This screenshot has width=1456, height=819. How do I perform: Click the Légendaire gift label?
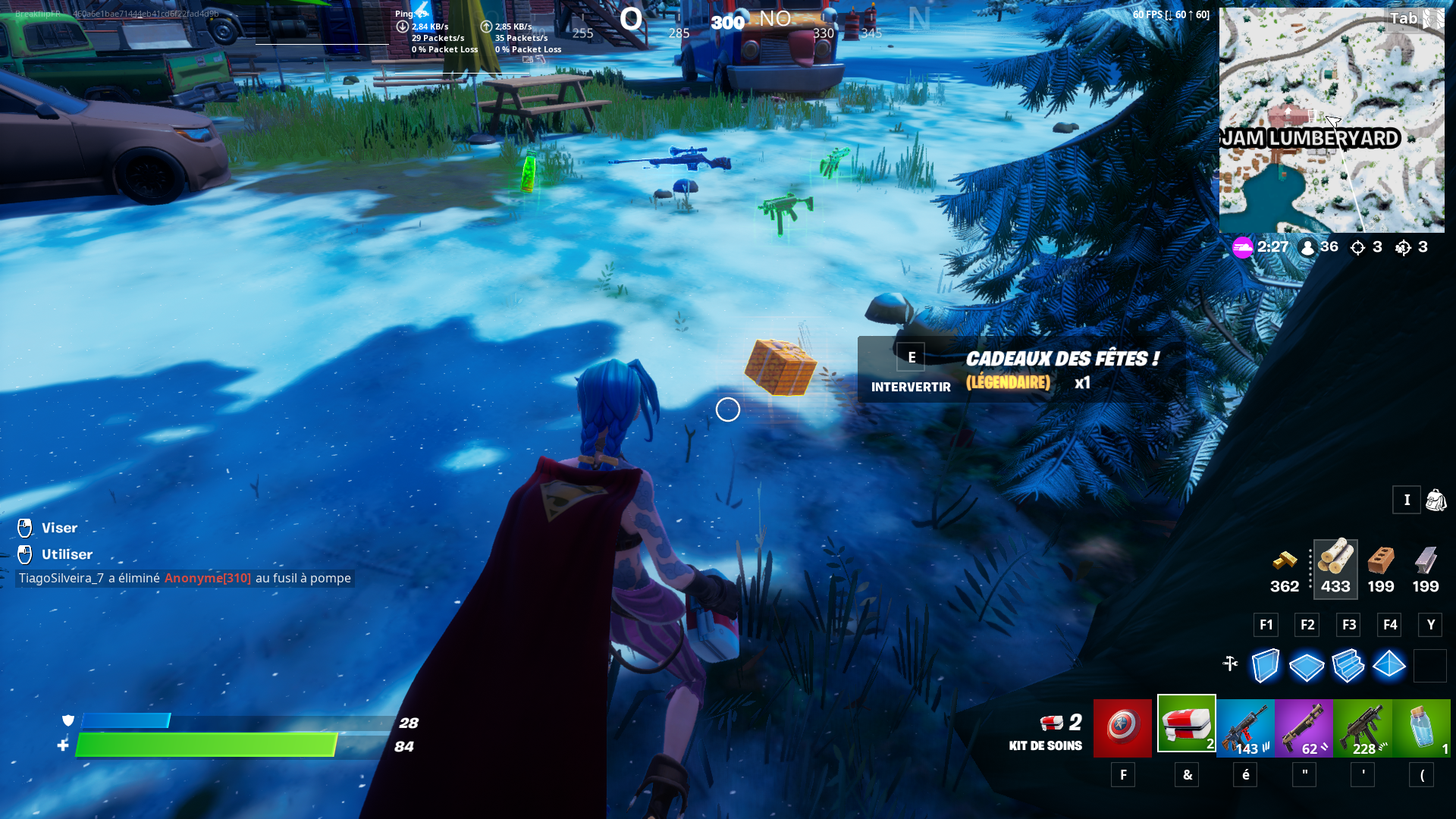[1007, 384]
